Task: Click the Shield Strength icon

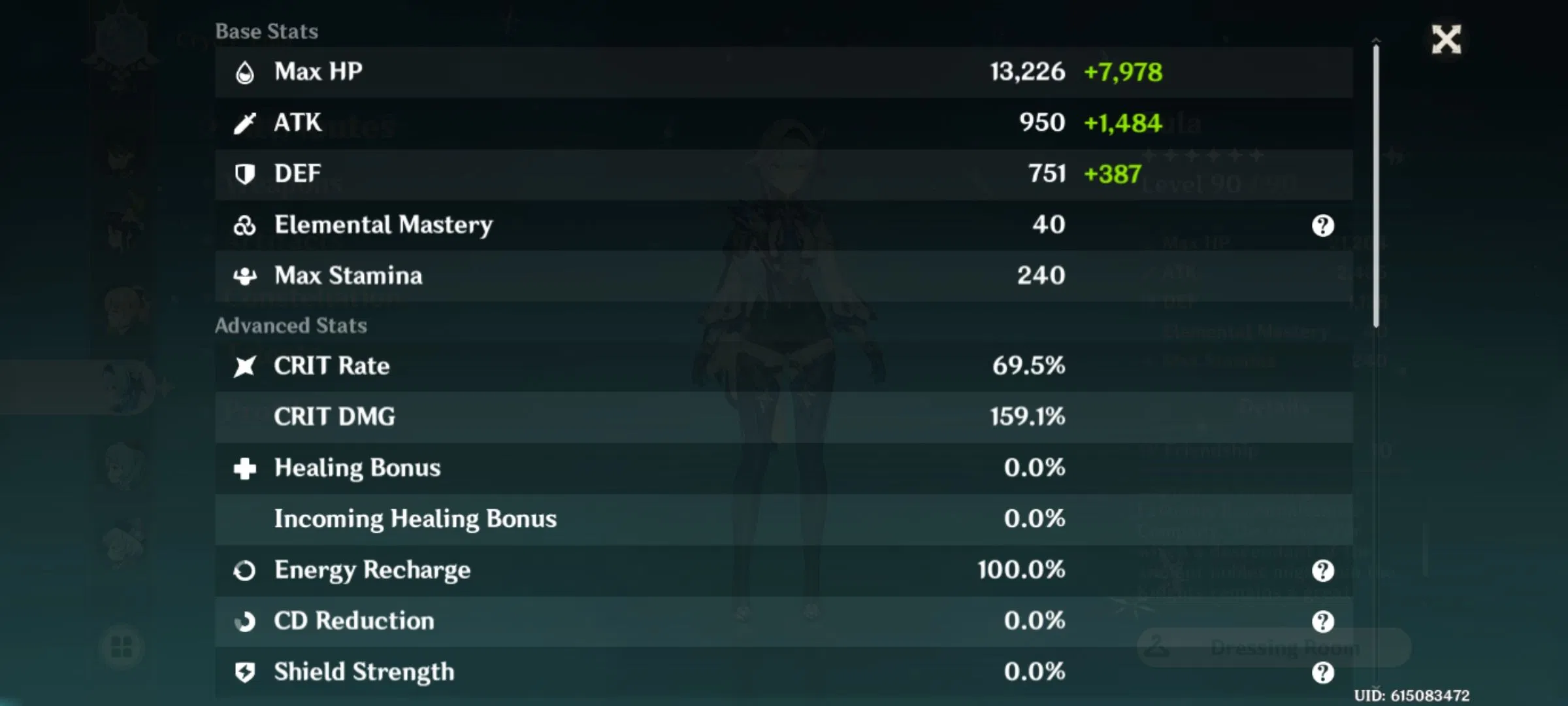Action: pyautogui.click(x=245, y=672)
